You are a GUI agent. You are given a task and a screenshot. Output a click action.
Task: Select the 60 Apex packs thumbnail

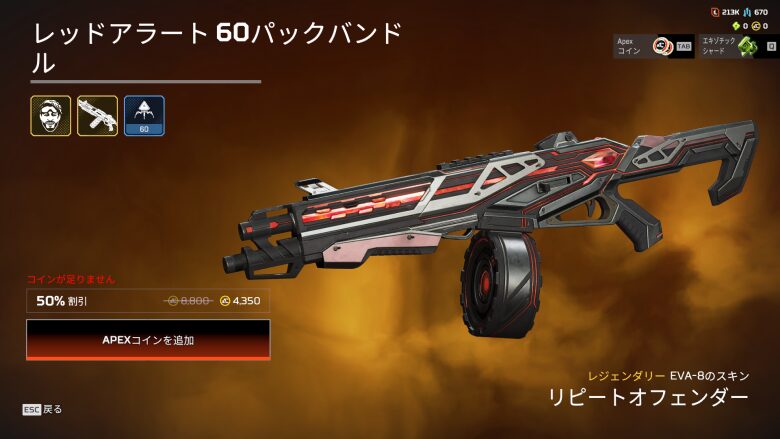[144, 116]
